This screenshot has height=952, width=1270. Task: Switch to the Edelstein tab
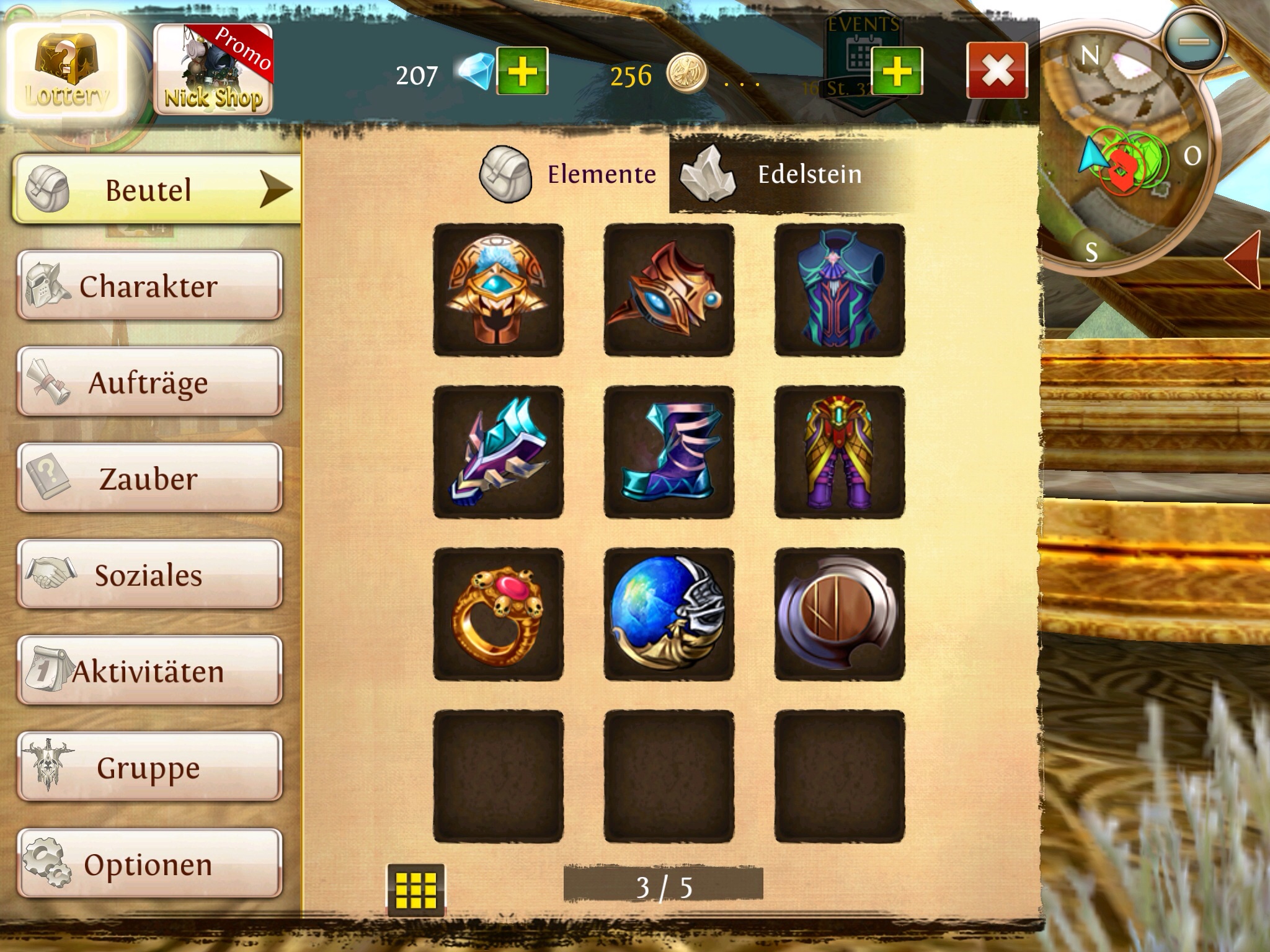788,175
